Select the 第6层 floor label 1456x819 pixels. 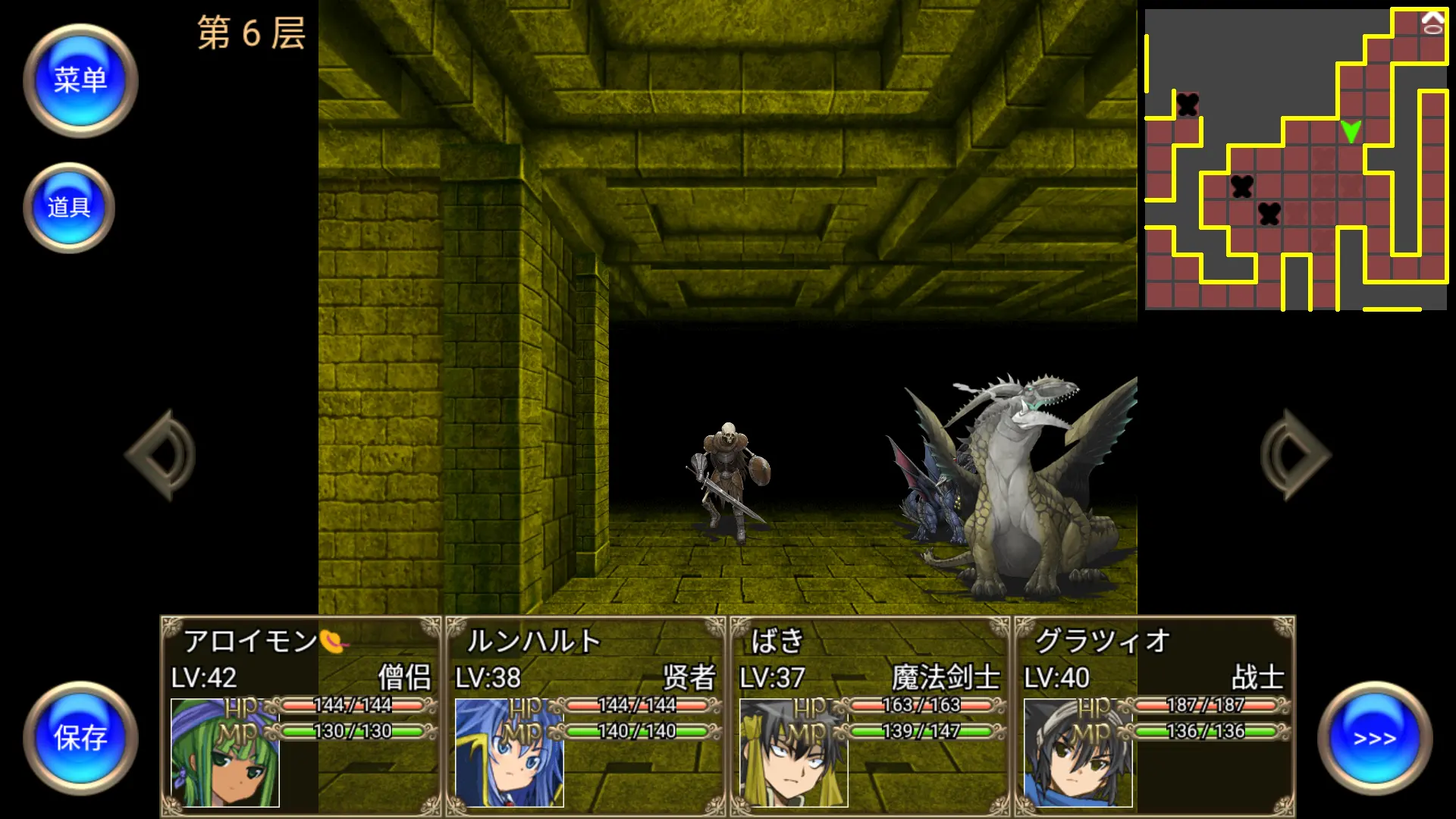click(x=250, y=32)
